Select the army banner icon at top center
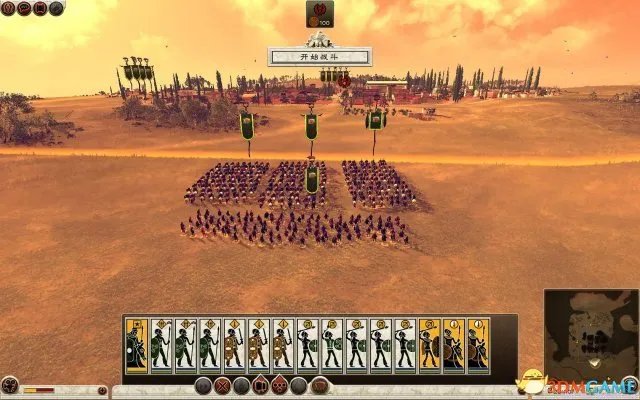The height and width of the screenshot is (400, 640). pos(320,14)
